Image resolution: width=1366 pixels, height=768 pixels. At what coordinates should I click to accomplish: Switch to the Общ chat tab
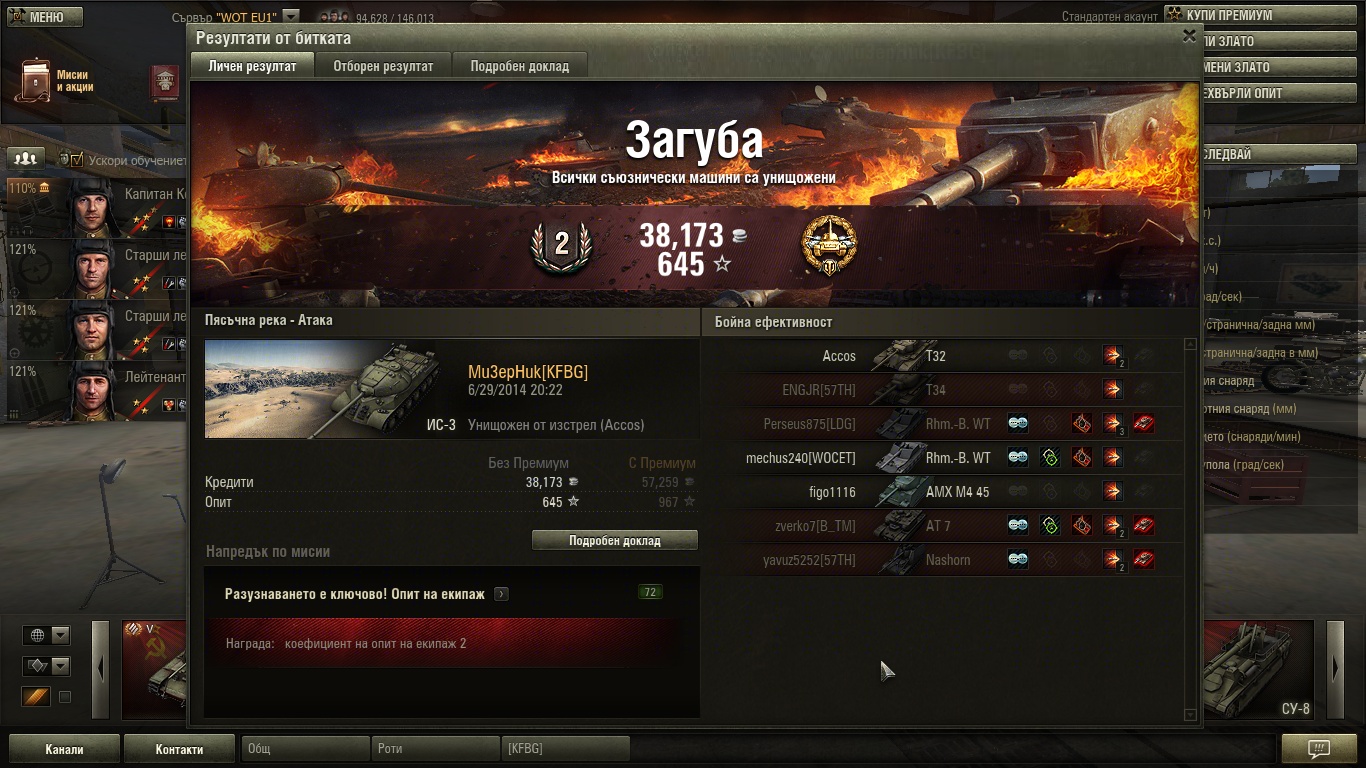[x=304, y=749]
